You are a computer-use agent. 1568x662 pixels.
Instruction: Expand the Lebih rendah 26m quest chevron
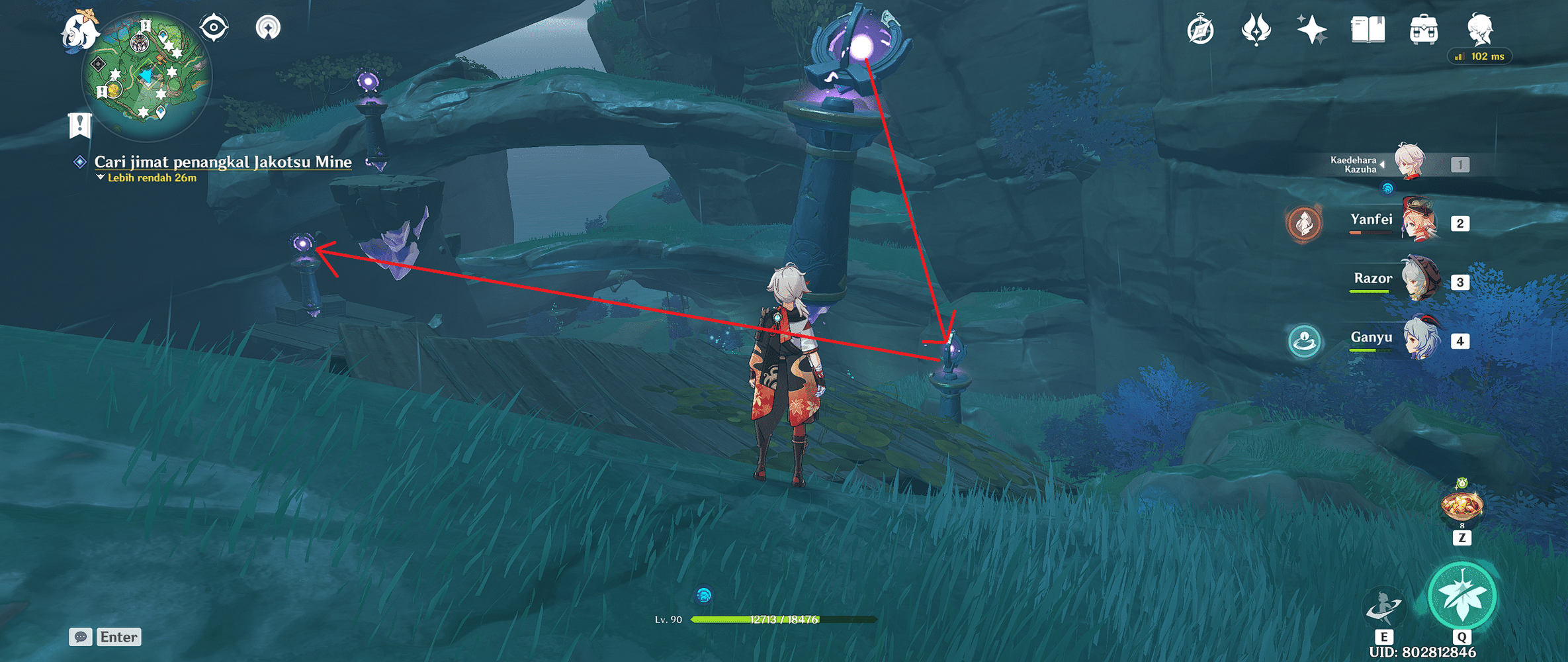(101, 177)
